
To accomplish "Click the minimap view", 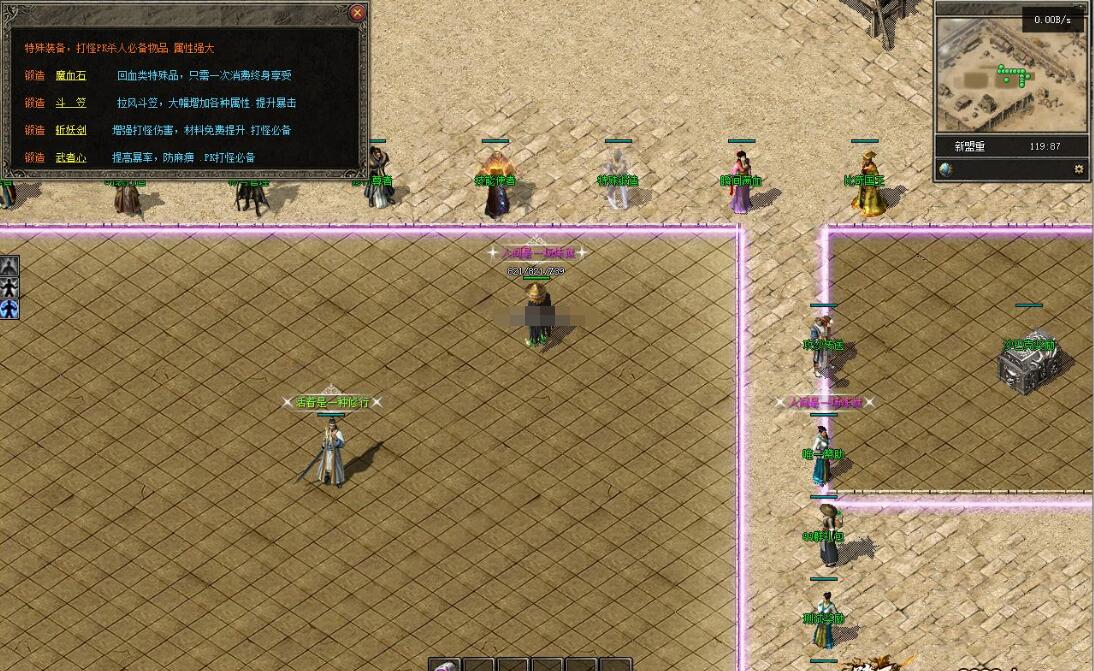I will click(1012, 75).
